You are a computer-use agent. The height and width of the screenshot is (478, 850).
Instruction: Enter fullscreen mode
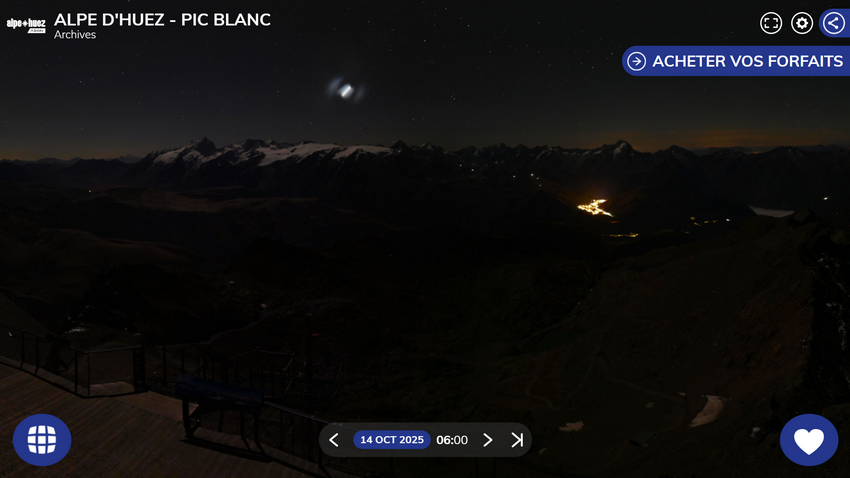(x=771, y=23)
